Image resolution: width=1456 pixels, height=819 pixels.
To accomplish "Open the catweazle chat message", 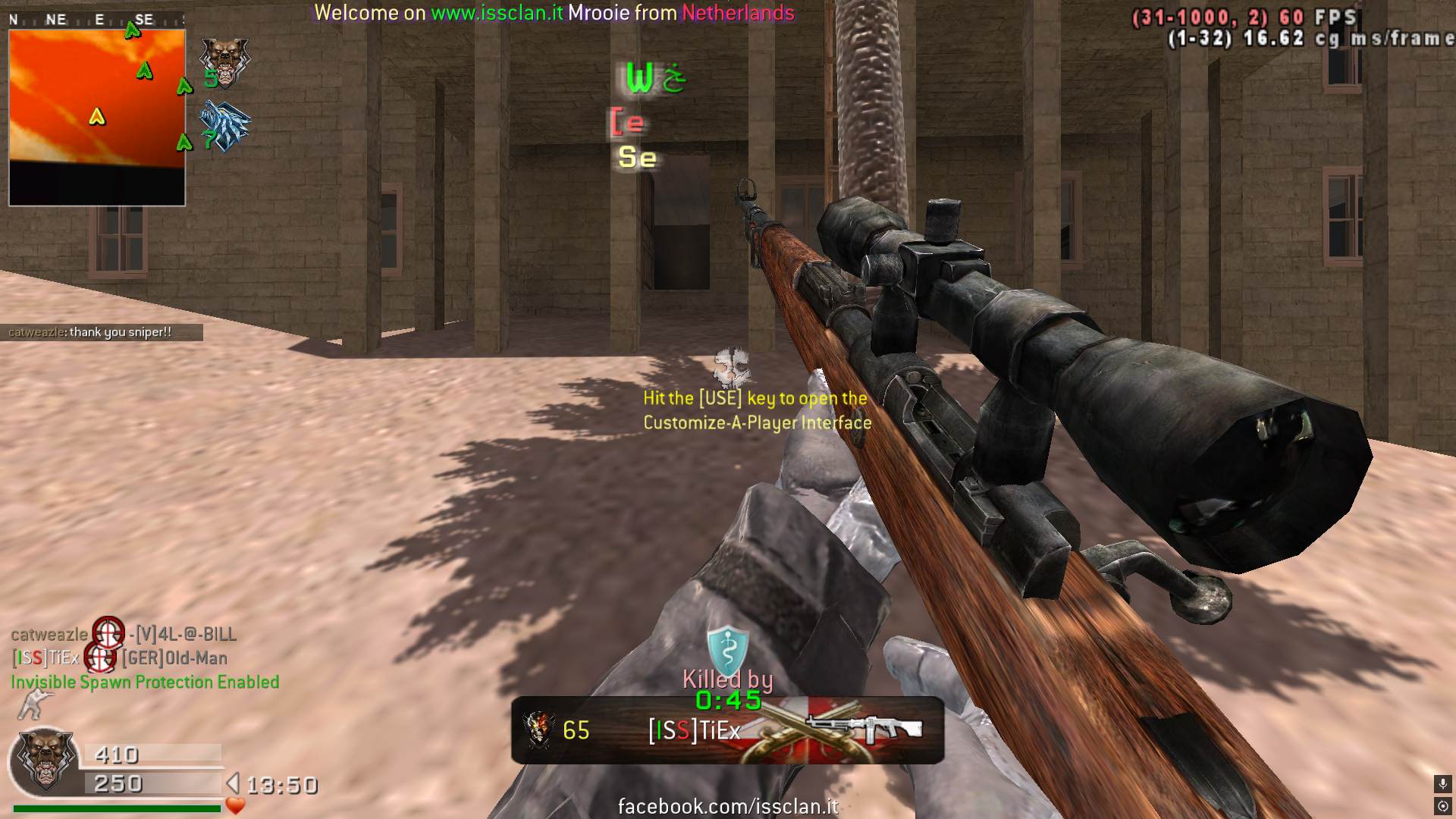I will coord(101,332).
